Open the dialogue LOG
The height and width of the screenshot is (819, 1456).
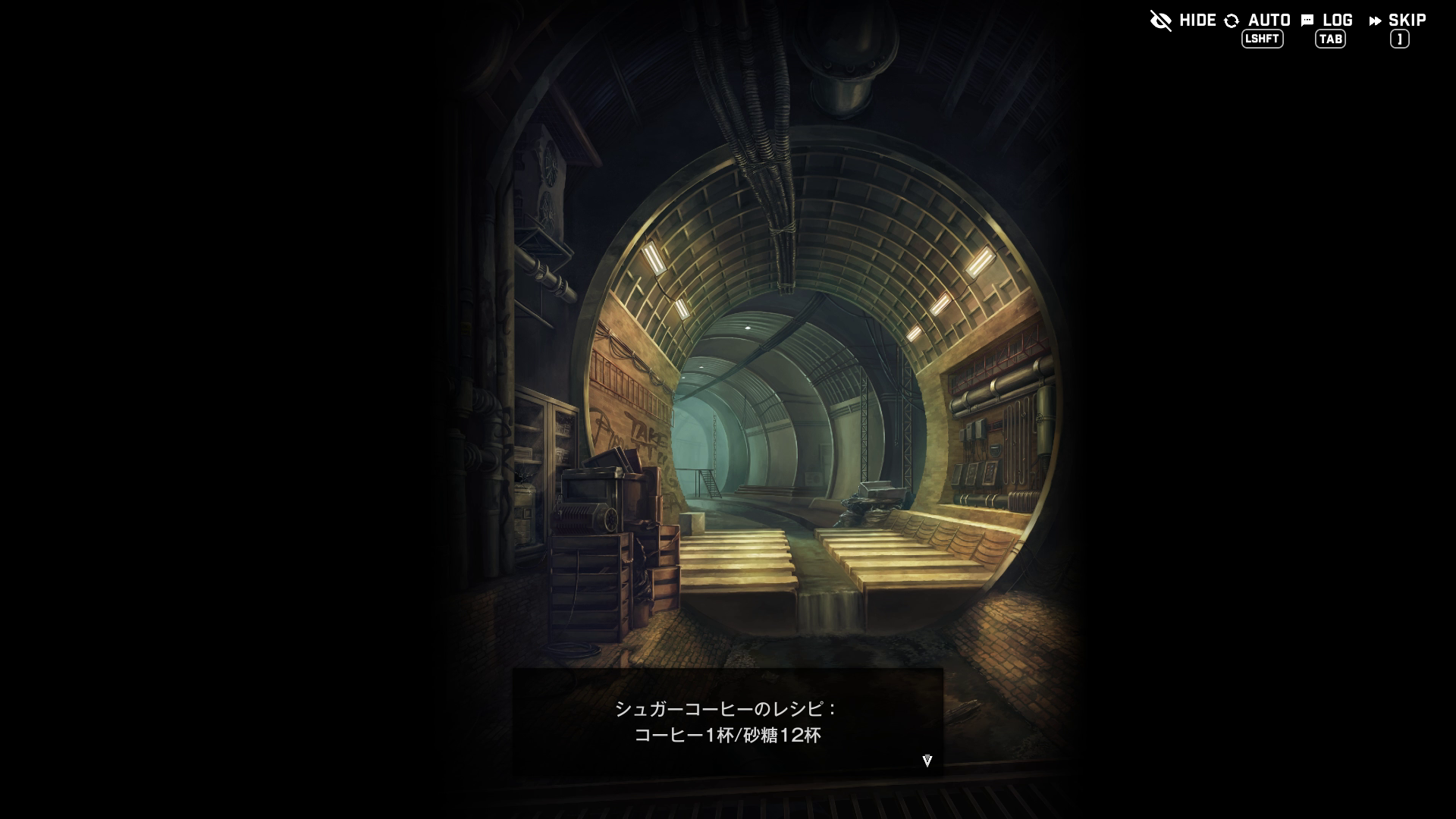(x=1327, y=21)
